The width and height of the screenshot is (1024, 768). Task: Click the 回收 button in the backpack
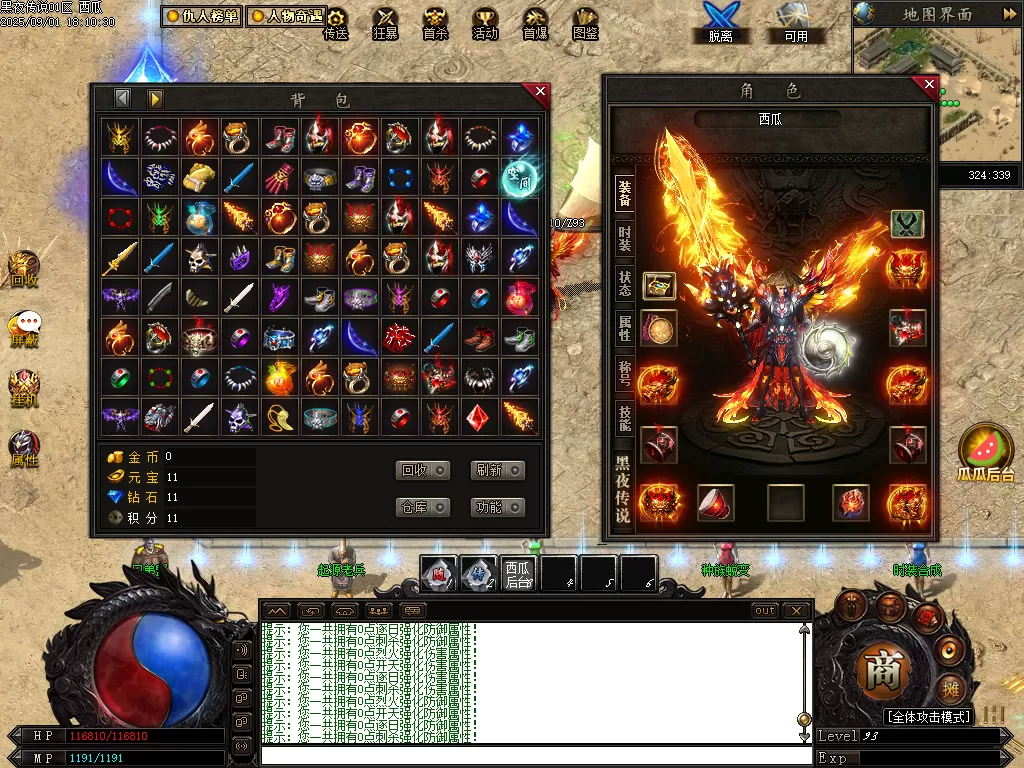pos(423,470)
